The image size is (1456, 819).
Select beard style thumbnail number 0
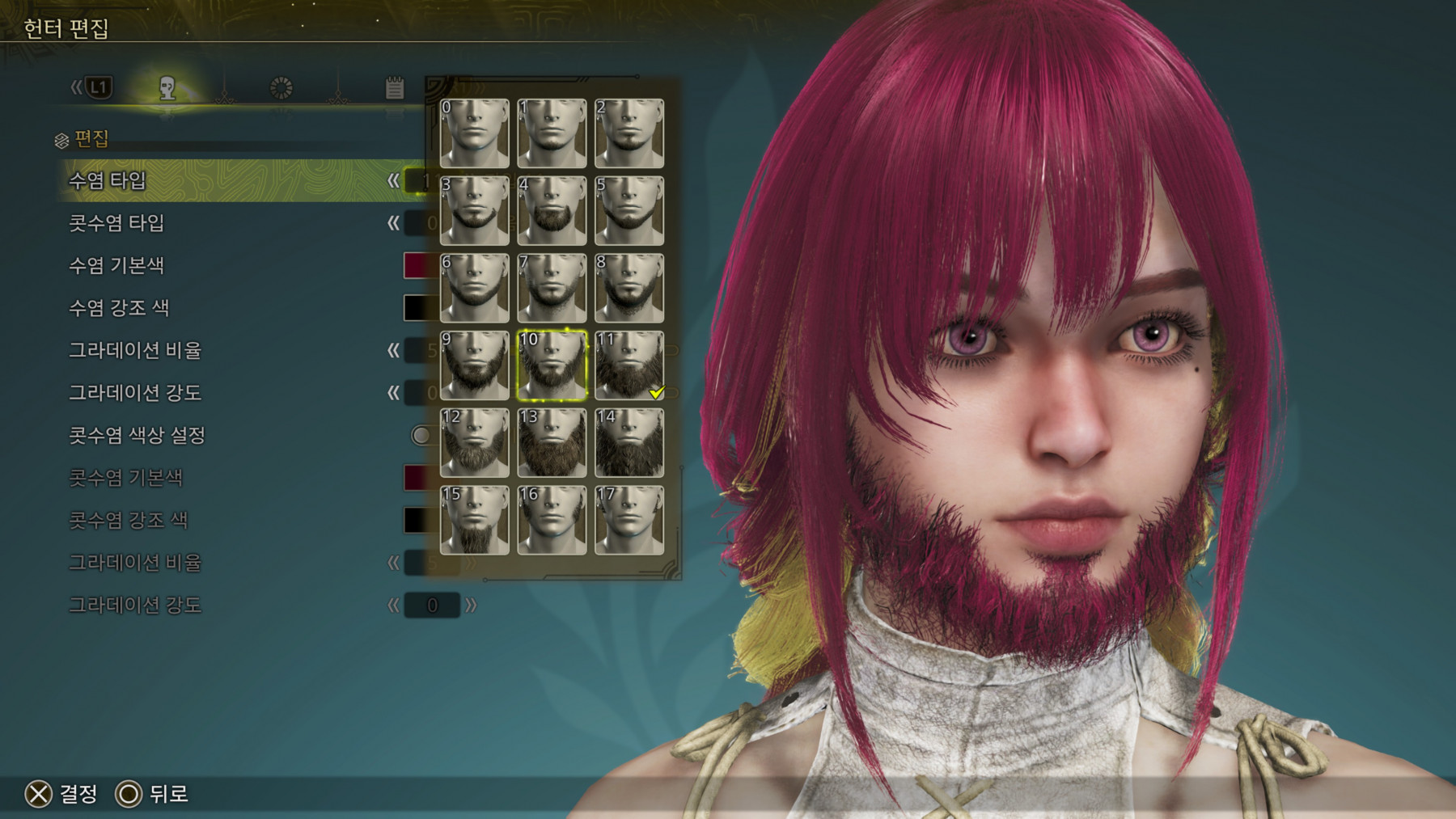click(x=475, y=133)
